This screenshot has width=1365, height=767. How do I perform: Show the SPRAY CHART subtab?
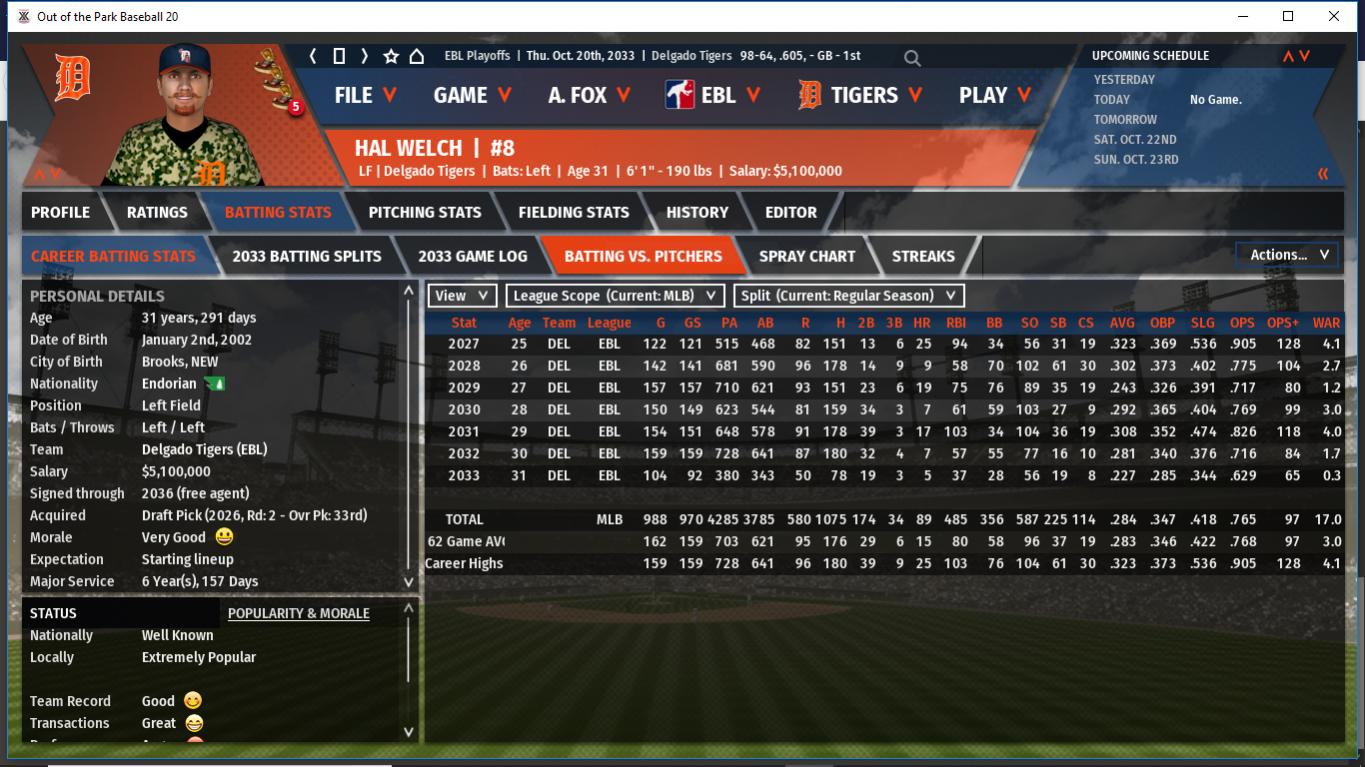pyautogui.click(x=806, y=256)
